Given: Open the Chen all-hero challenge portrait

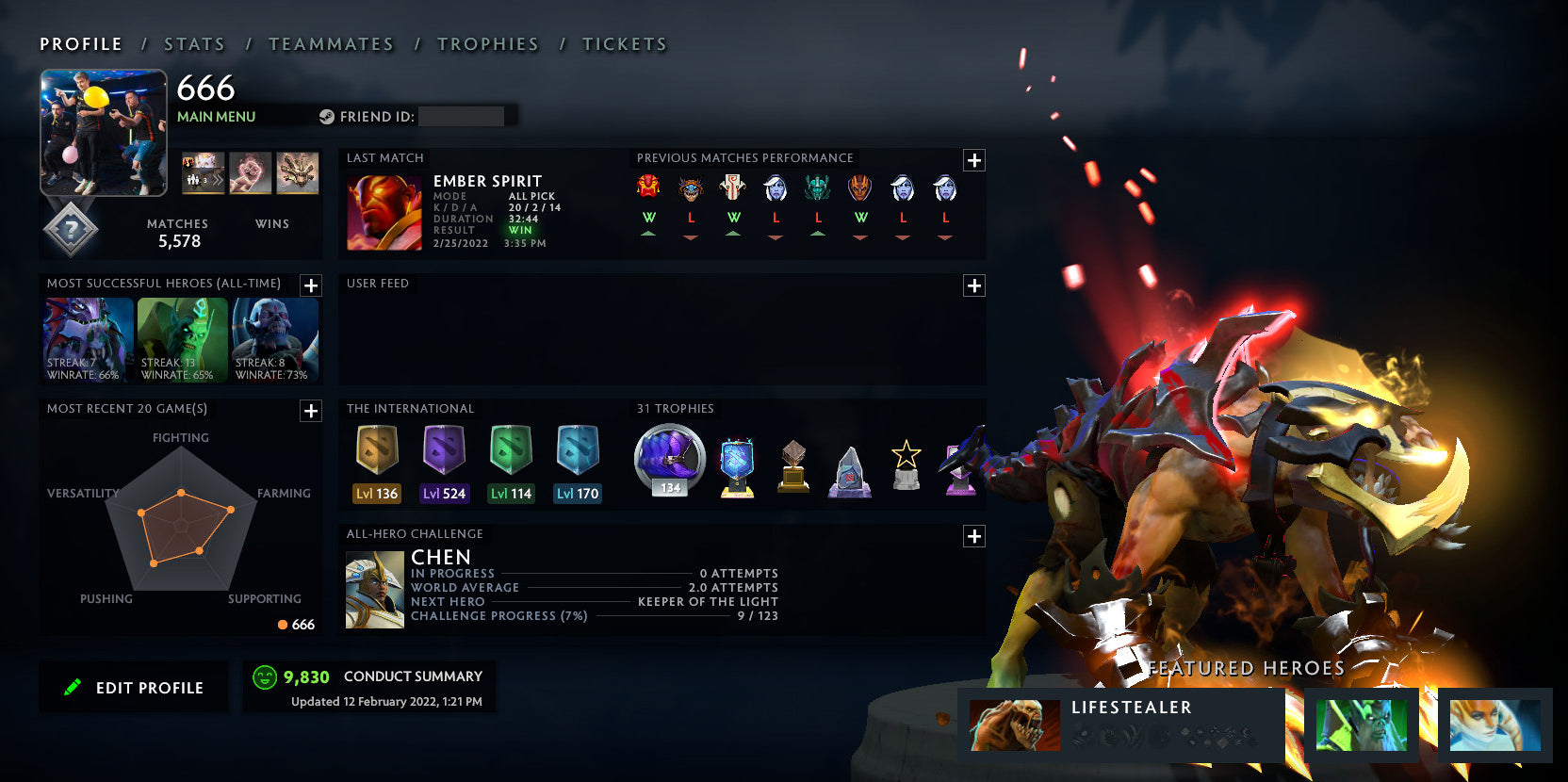Looking at the screenshot, I should pos(375,591).
